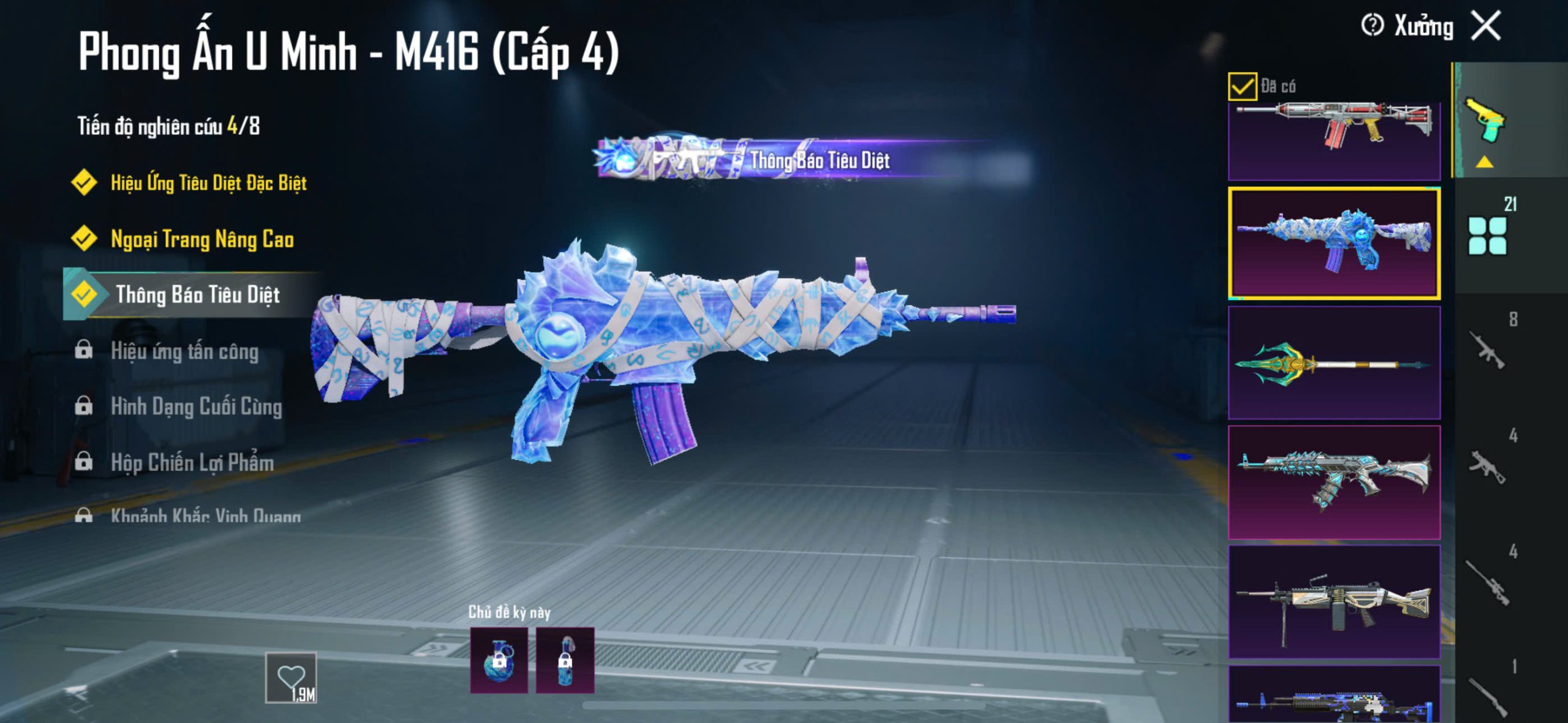Open the Xưởng help icon
Viewport: 1568px width, 723px height.
point(1372,26)
